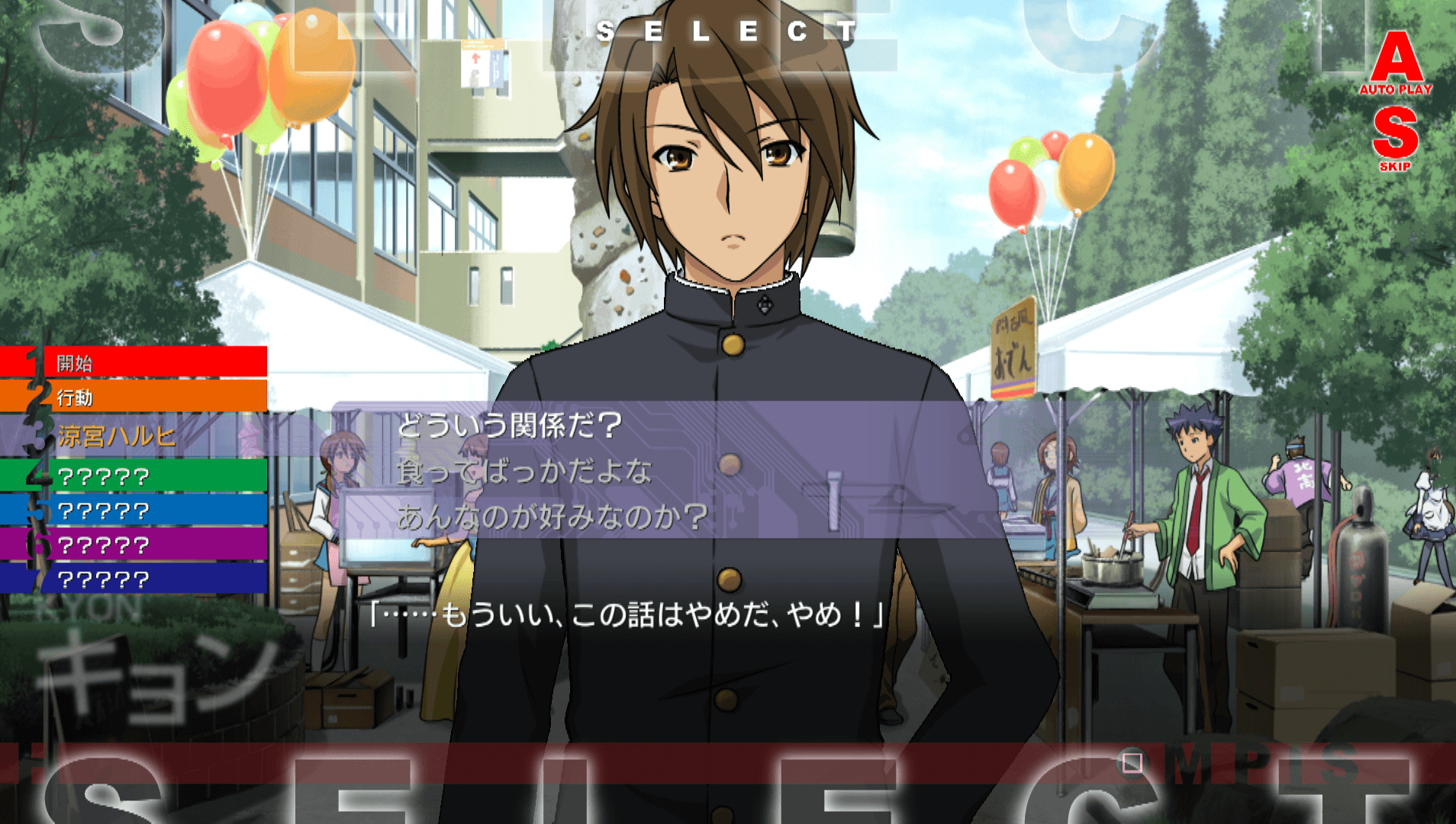This screenshot has width=1456, height=824.
Task: Toggle the AUTO PLAY button
Action: 1396,63
